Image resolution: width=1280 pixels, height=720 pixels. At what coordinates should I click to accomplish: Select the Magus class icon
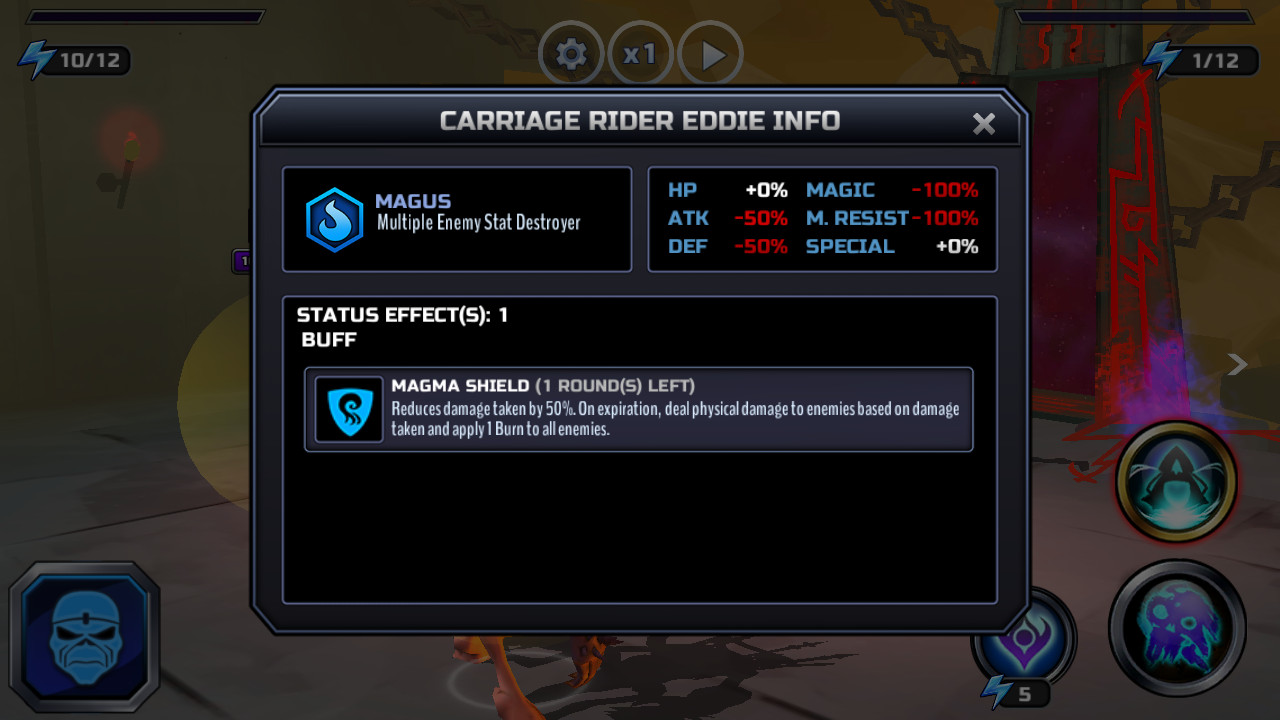pos(334,220)
